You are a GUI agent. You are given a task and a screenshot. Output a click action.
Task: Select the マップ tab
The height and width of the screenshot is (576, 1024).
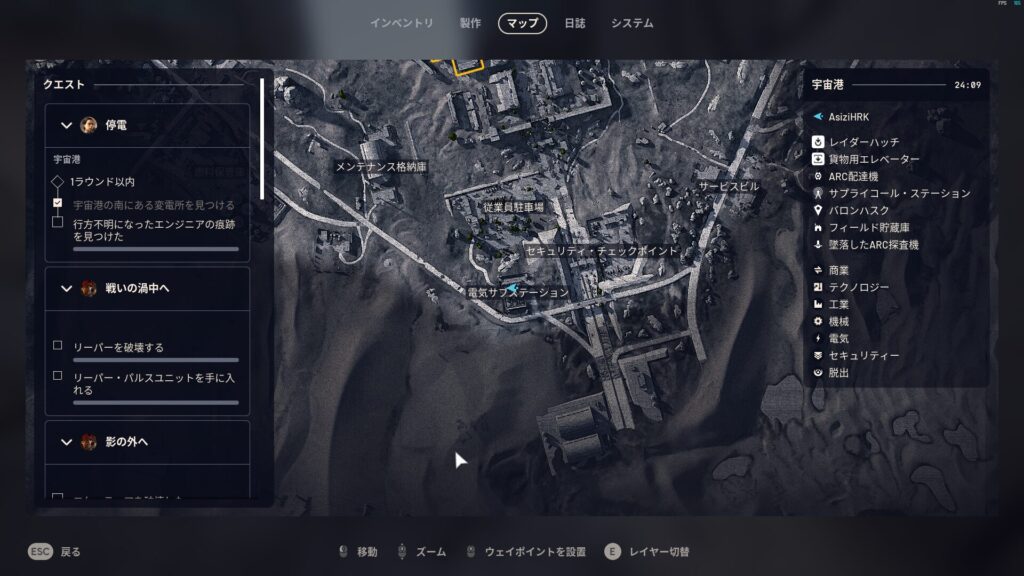point(522,23)
